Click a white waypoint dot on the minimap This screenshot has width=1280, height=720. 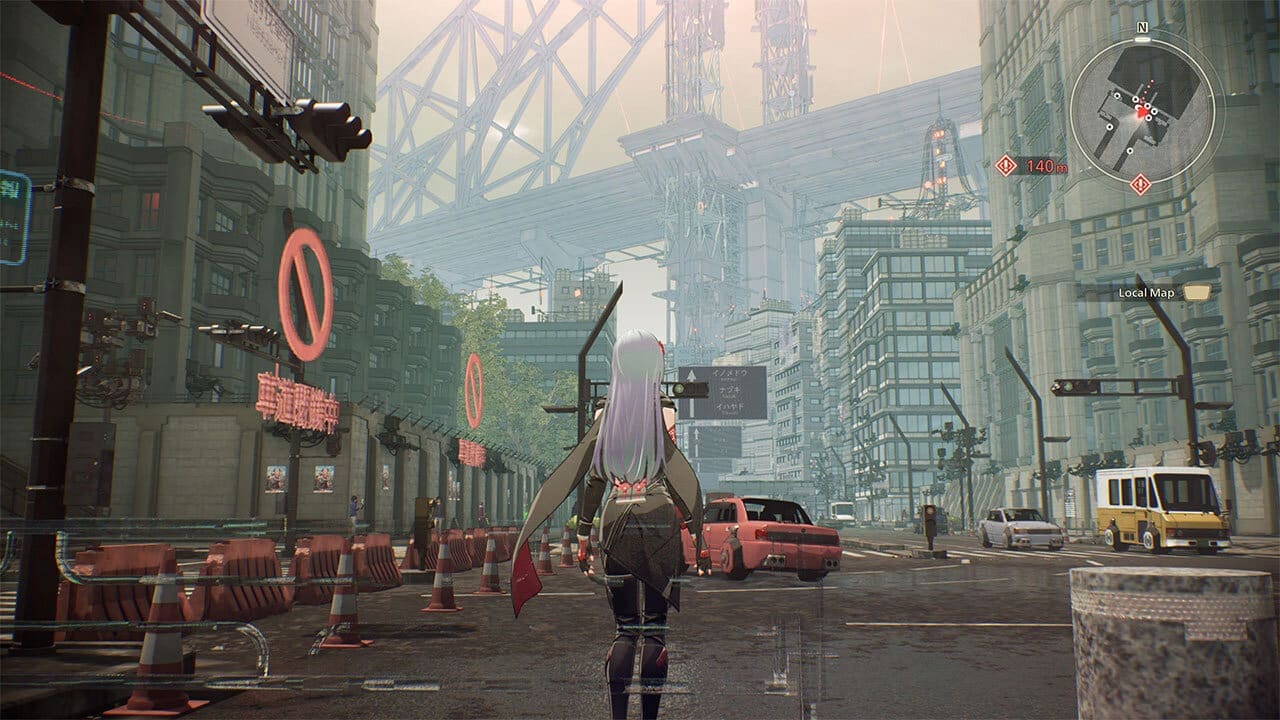pyautogui.click(x=1111, y=127)
